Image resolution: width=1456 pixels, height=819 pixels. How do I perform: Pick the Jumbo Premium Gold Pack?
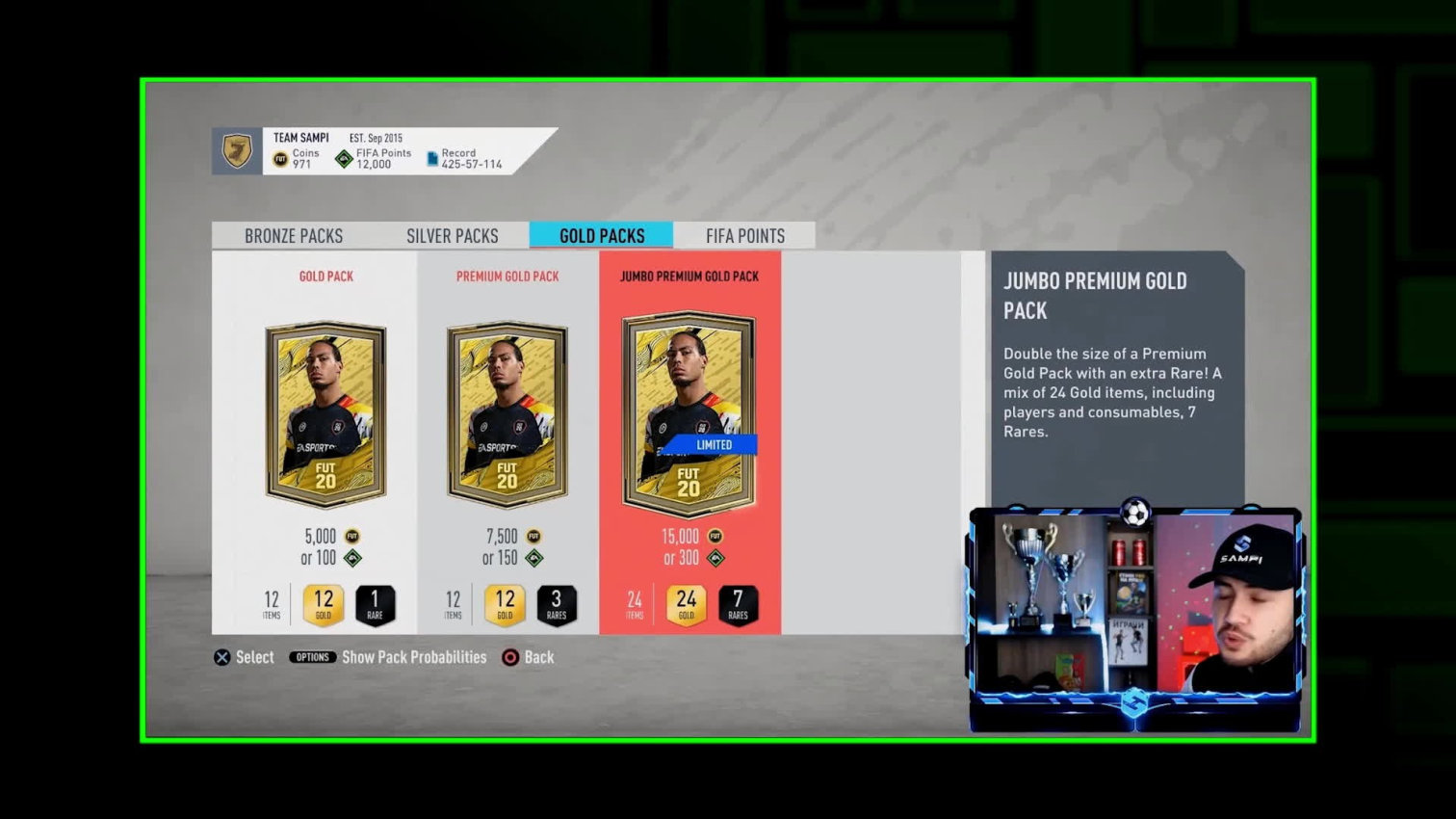[689, 414]
